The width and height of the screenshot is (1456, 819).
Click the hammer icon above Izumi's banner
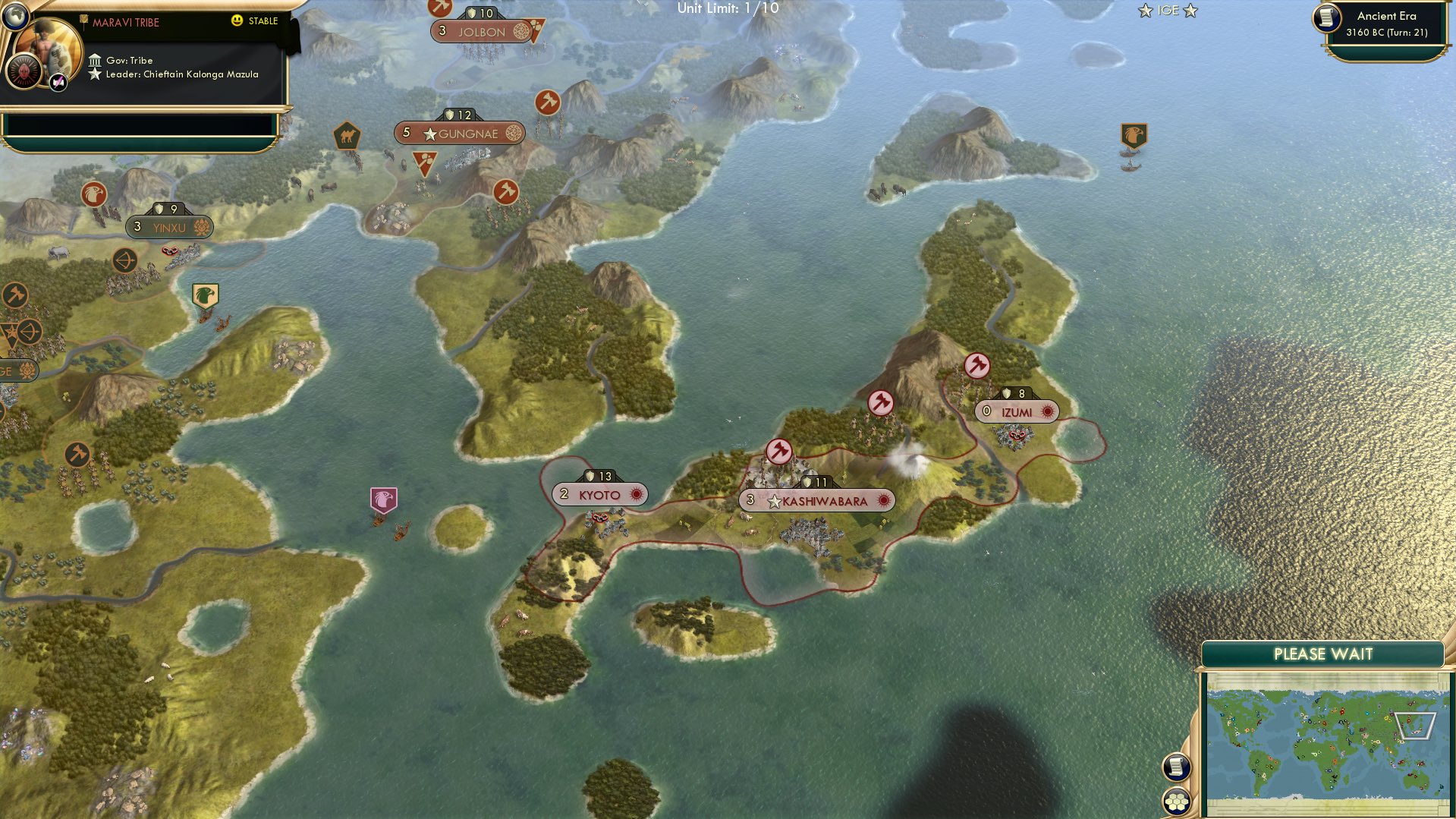click(976, 365)
